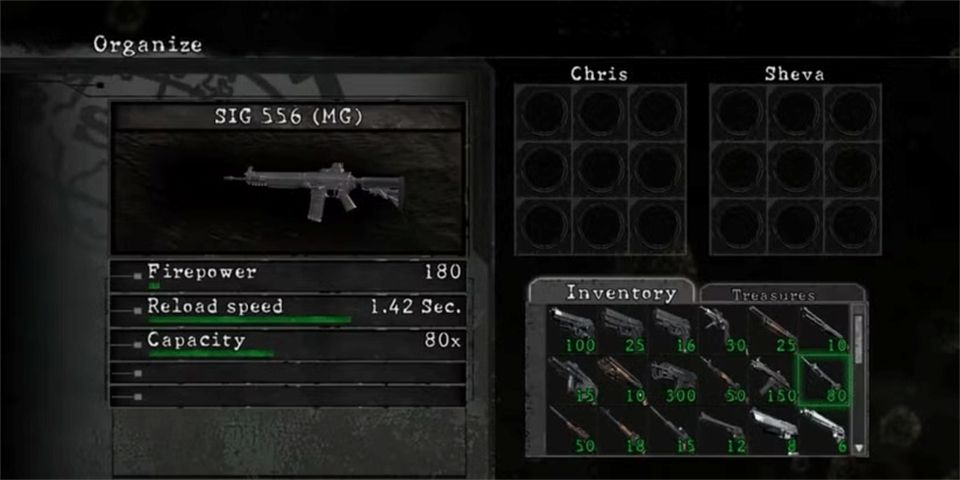Select the silver handgun with 8 rounds
The image size is (960, 480).
point(772,430)
